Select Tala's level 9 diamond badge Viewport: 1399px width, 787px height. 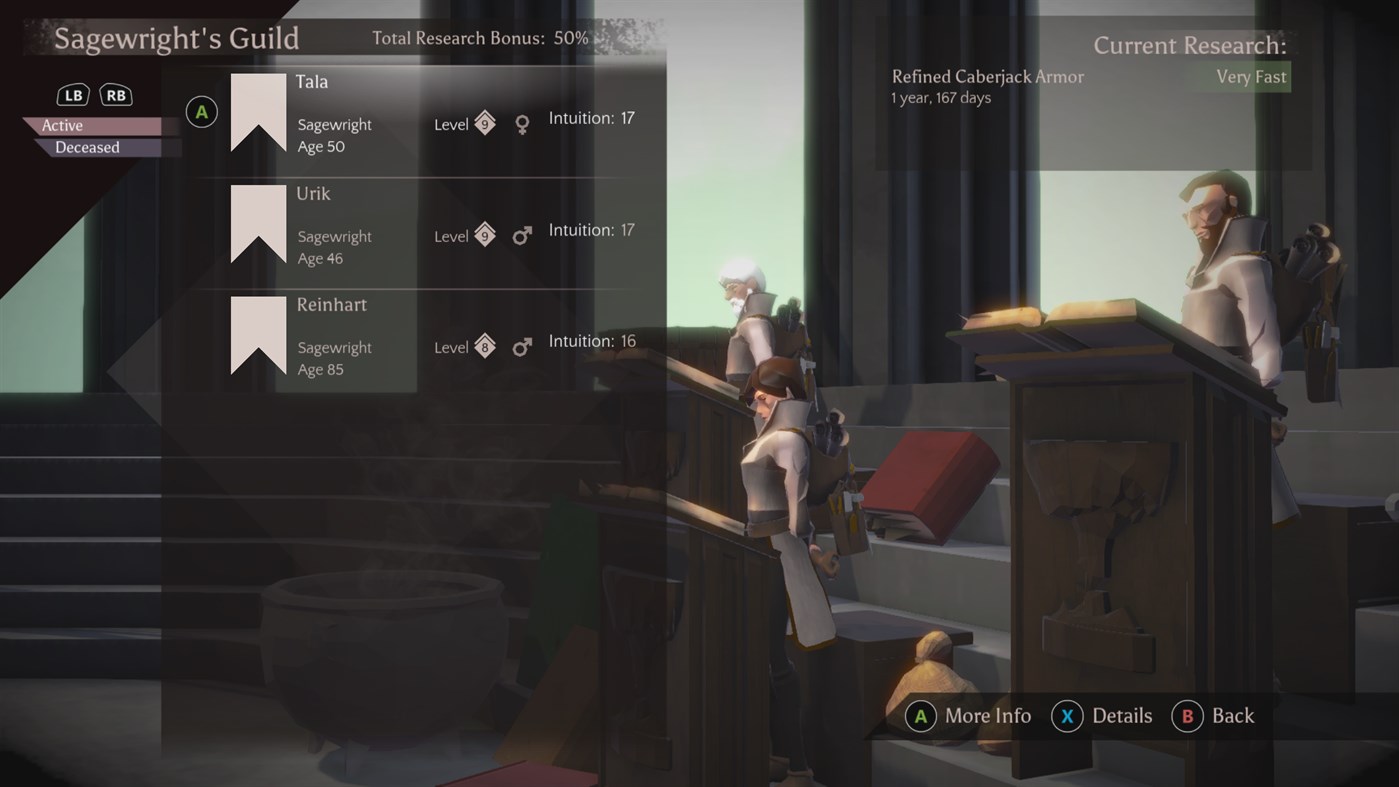484,122
